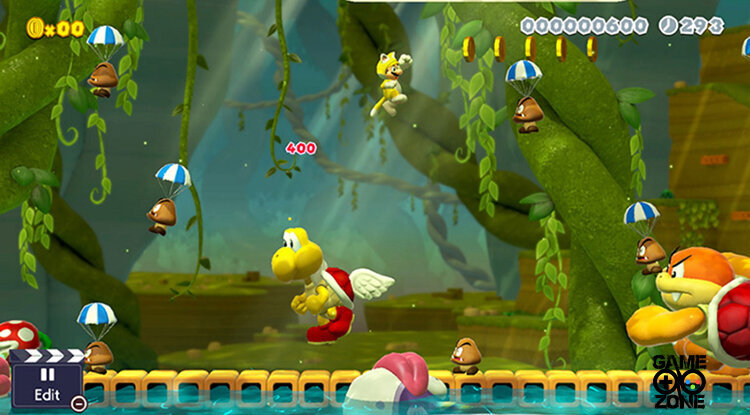Switch to Edit mode with the clapperboard button
The width and height of the screenshot is (750, 415).
point(46,382)
